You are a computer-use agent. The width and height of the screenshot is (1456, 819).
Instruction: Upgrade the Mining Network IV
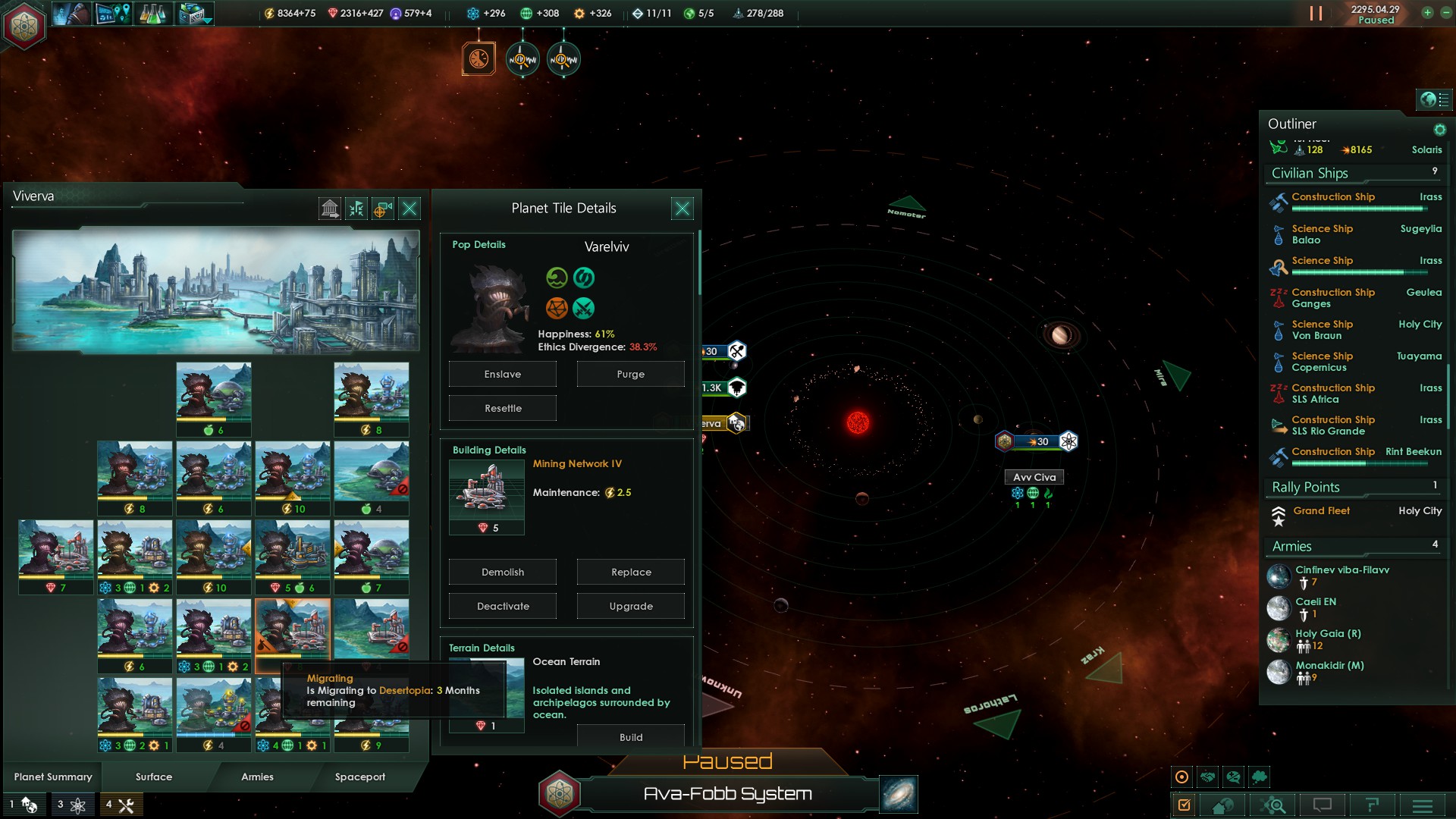tap(630, 607)
